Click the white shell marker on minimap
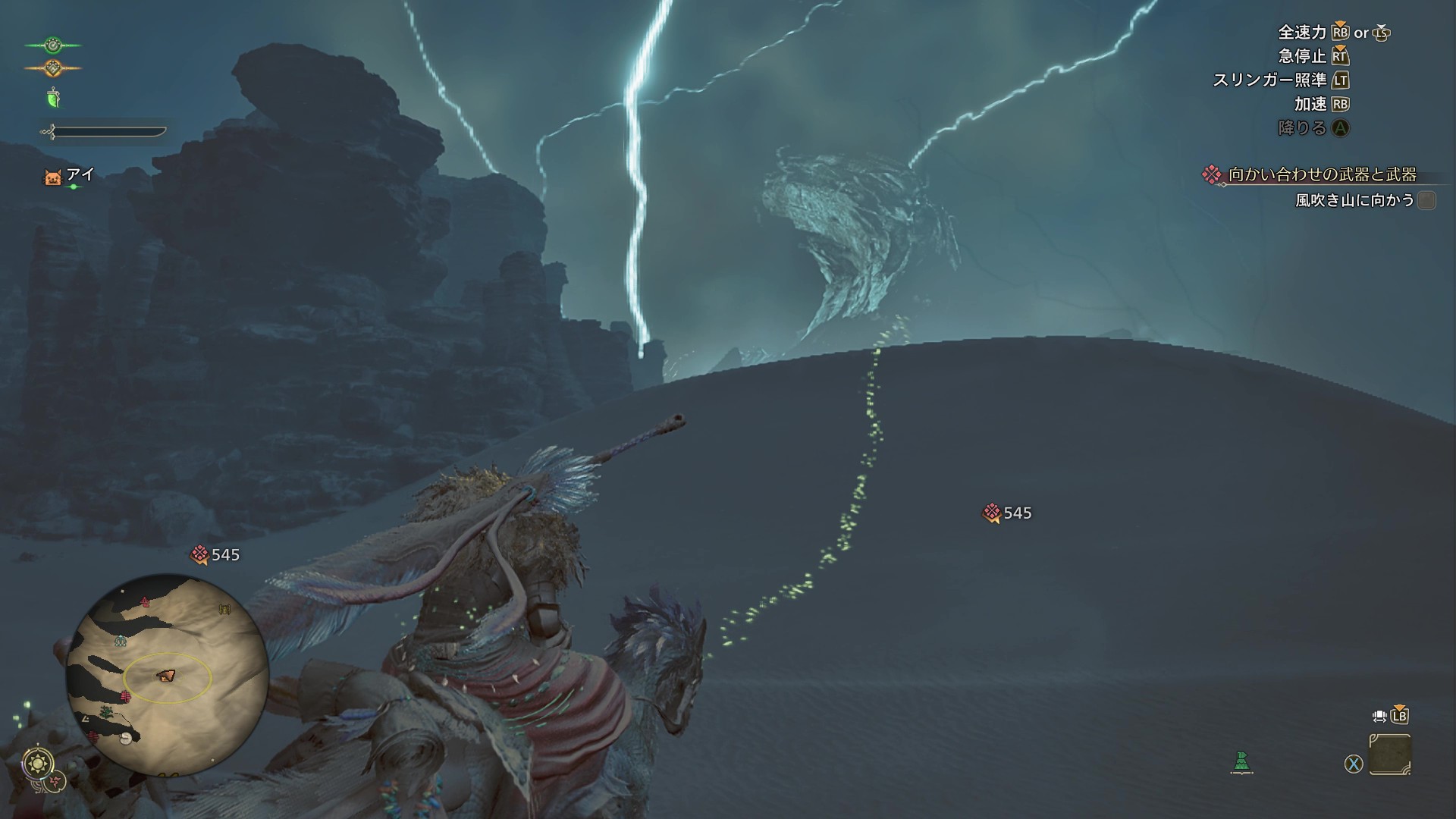This screenshot has height=819, width=1456. pyautogui.click(x=126, y=737)
